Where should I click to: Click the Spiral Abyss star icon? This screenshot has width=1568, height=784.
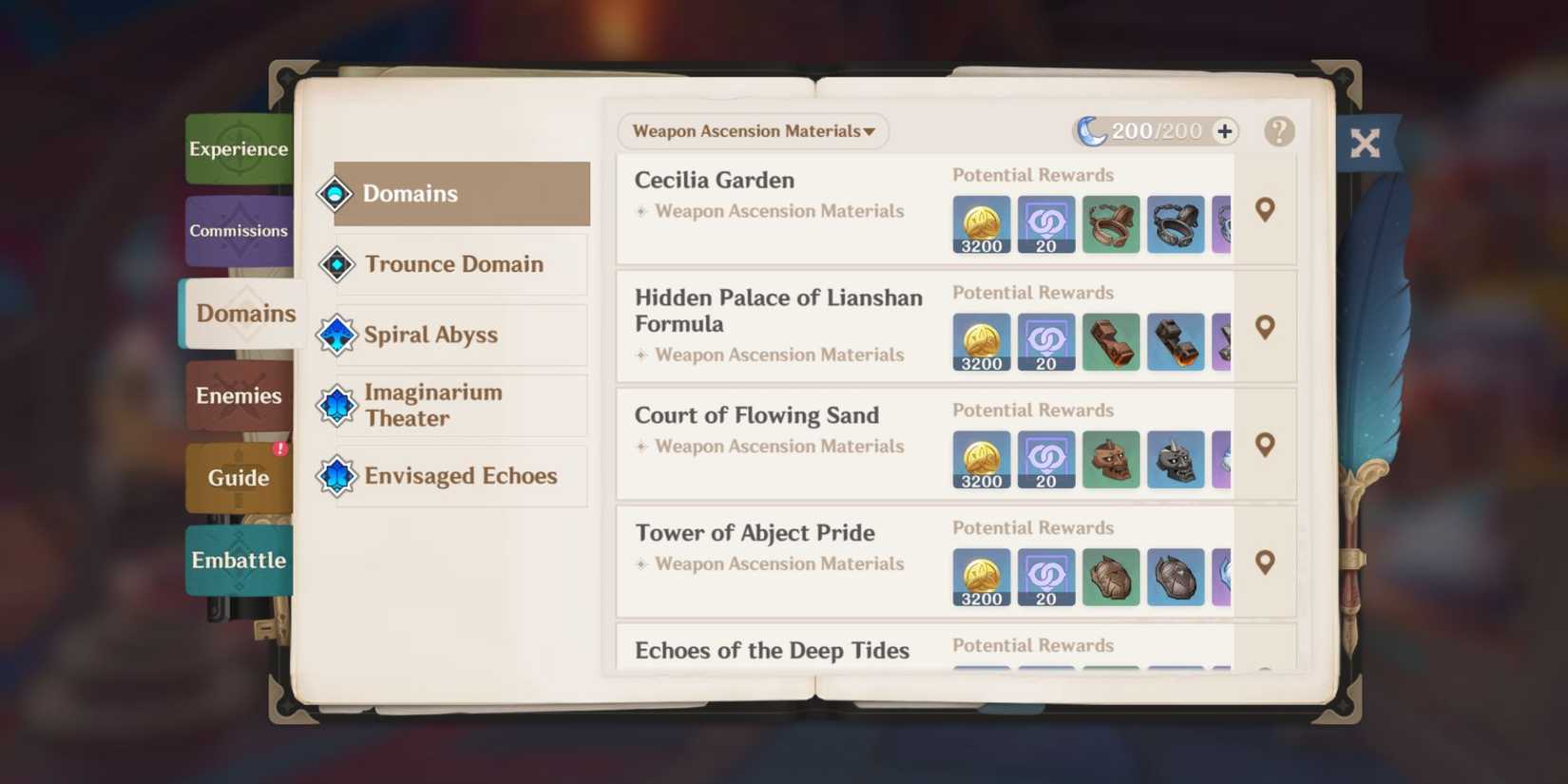[x=336, y=335]
